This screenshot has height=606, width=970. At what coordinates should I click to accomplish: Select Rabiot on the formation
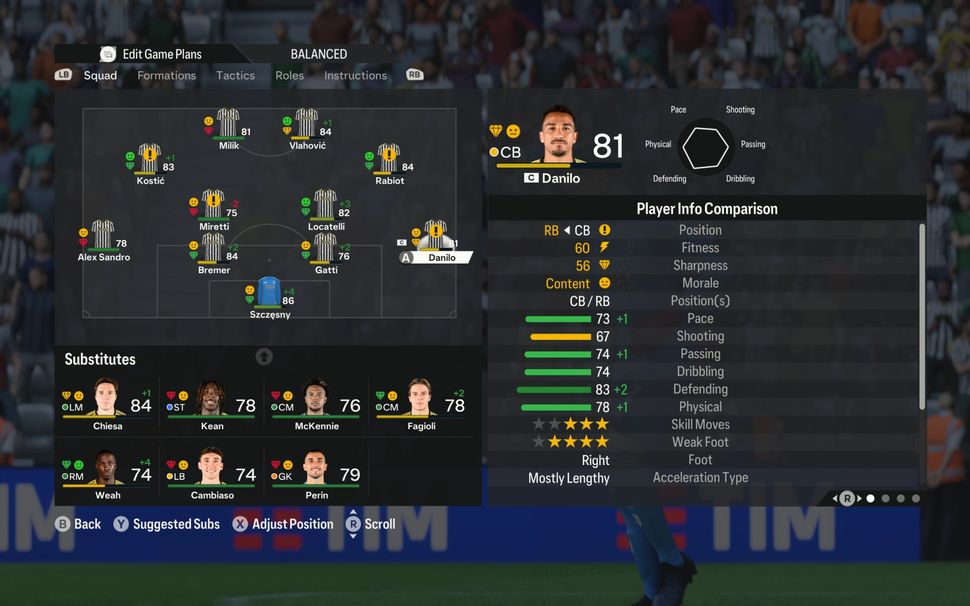388,160
